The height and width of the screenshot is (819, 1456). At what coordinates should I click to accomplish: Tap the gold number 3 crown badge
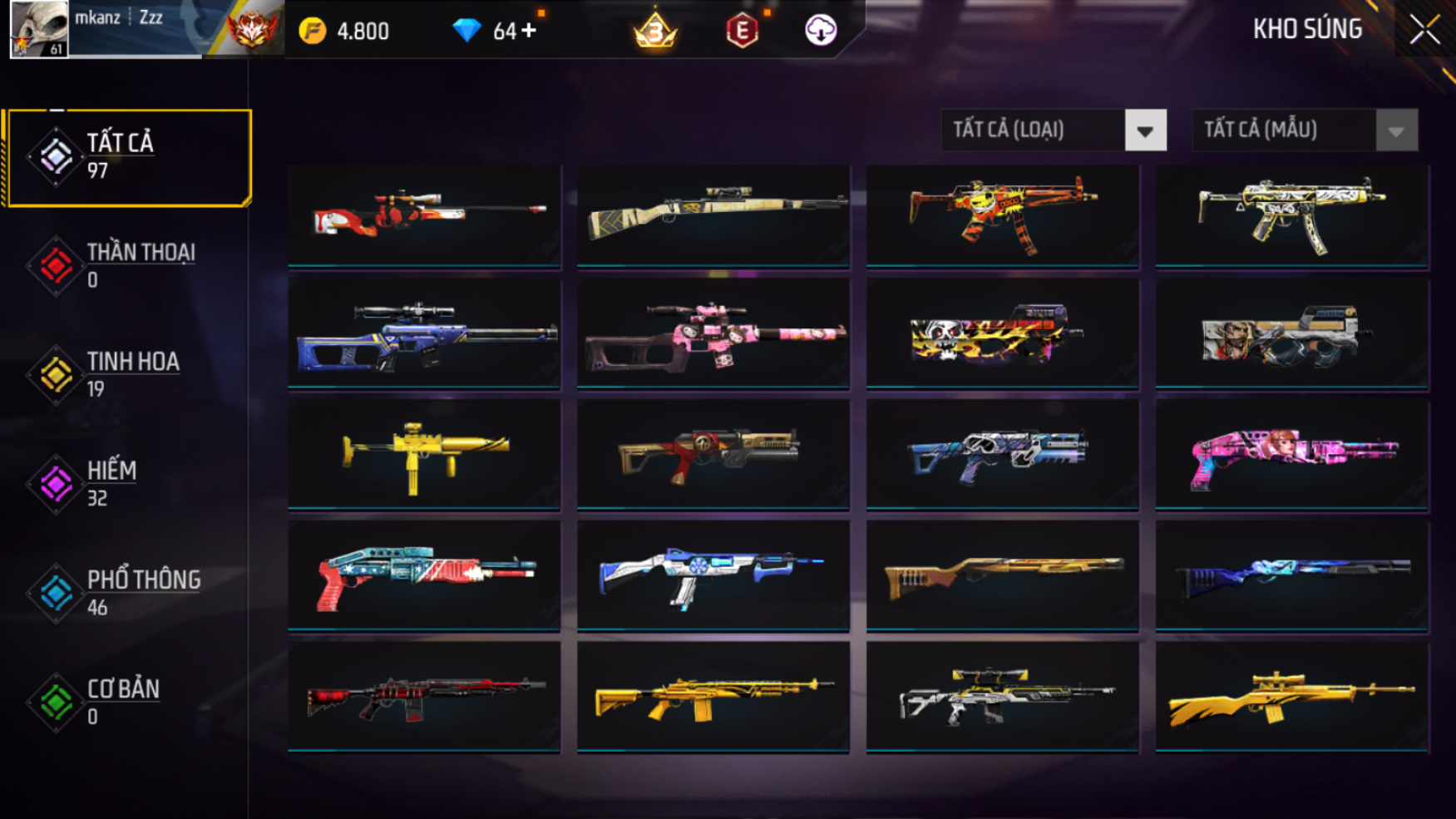point(655,31)
